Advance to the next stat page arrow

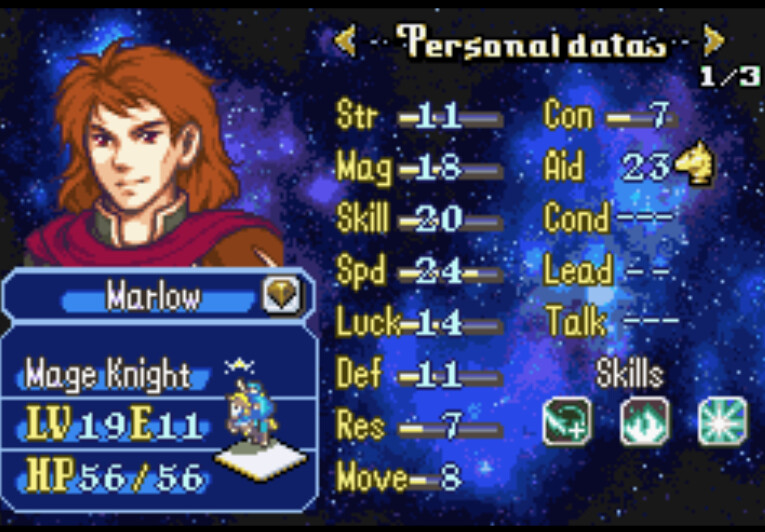[x=713, y=41]
